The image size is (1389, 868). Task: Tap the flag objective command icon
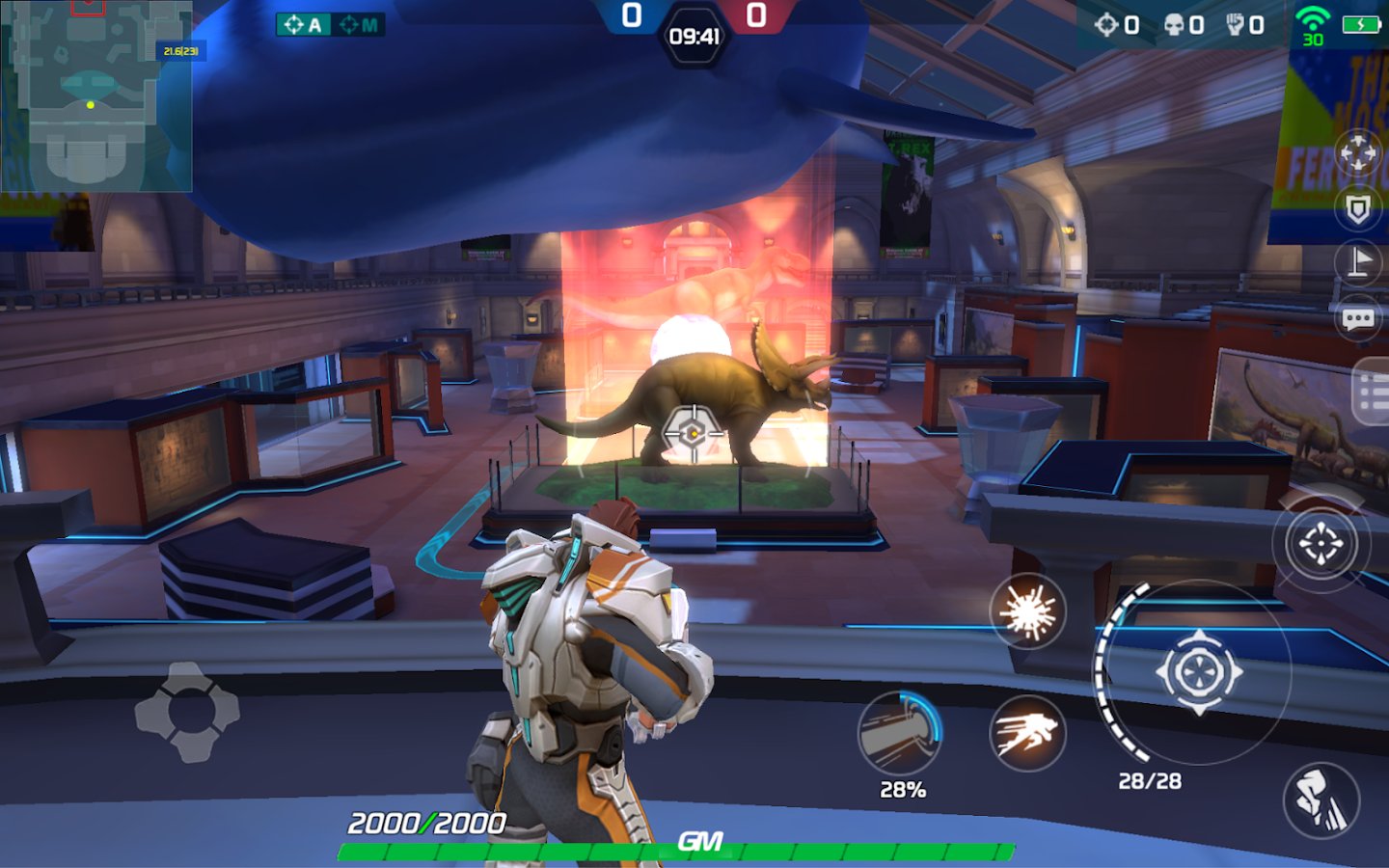1358,261
